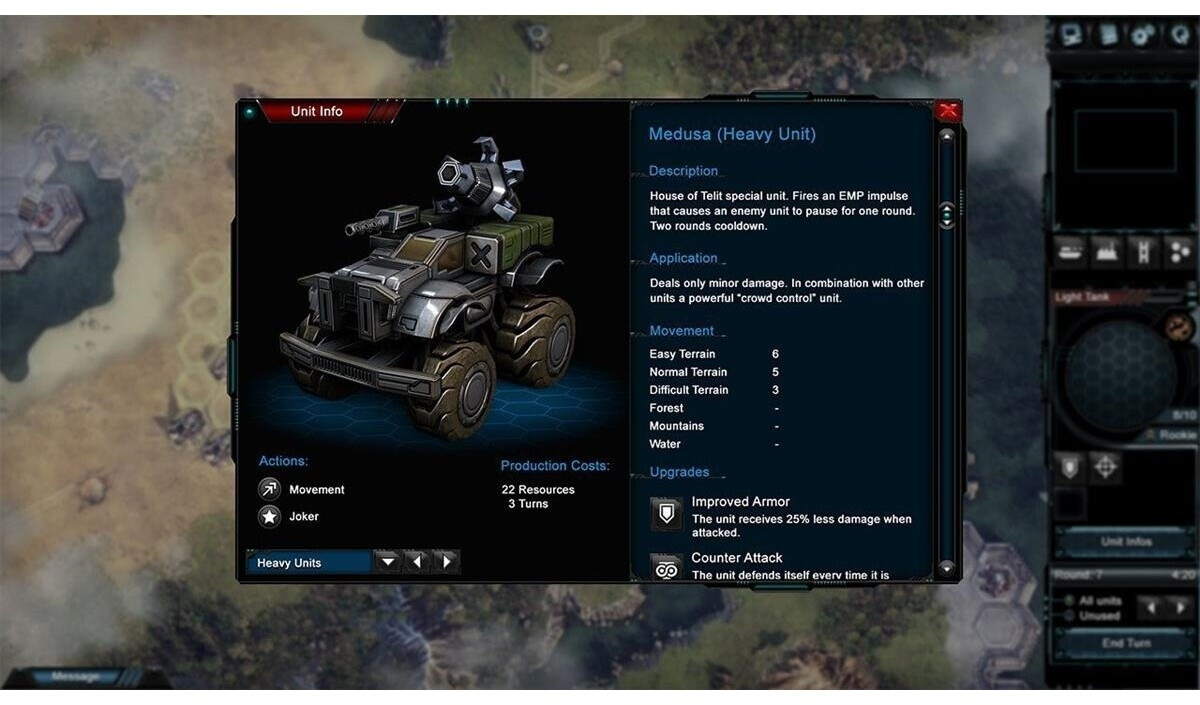Open the Message bar
This screenshot has width=1200, height=705.
click(75, 677)
